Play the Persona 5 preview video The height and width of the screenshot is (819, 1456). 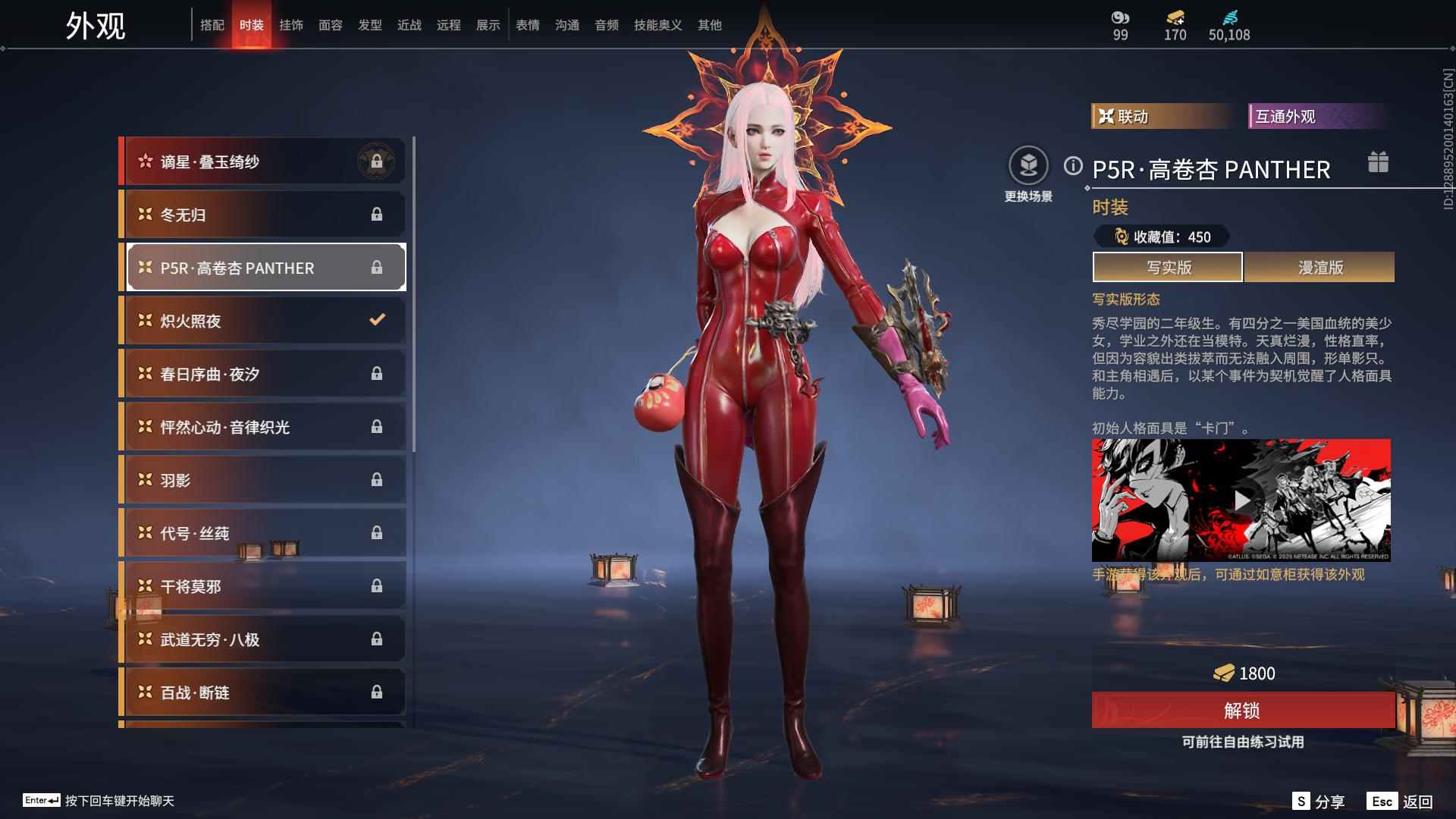(1241, 500)
